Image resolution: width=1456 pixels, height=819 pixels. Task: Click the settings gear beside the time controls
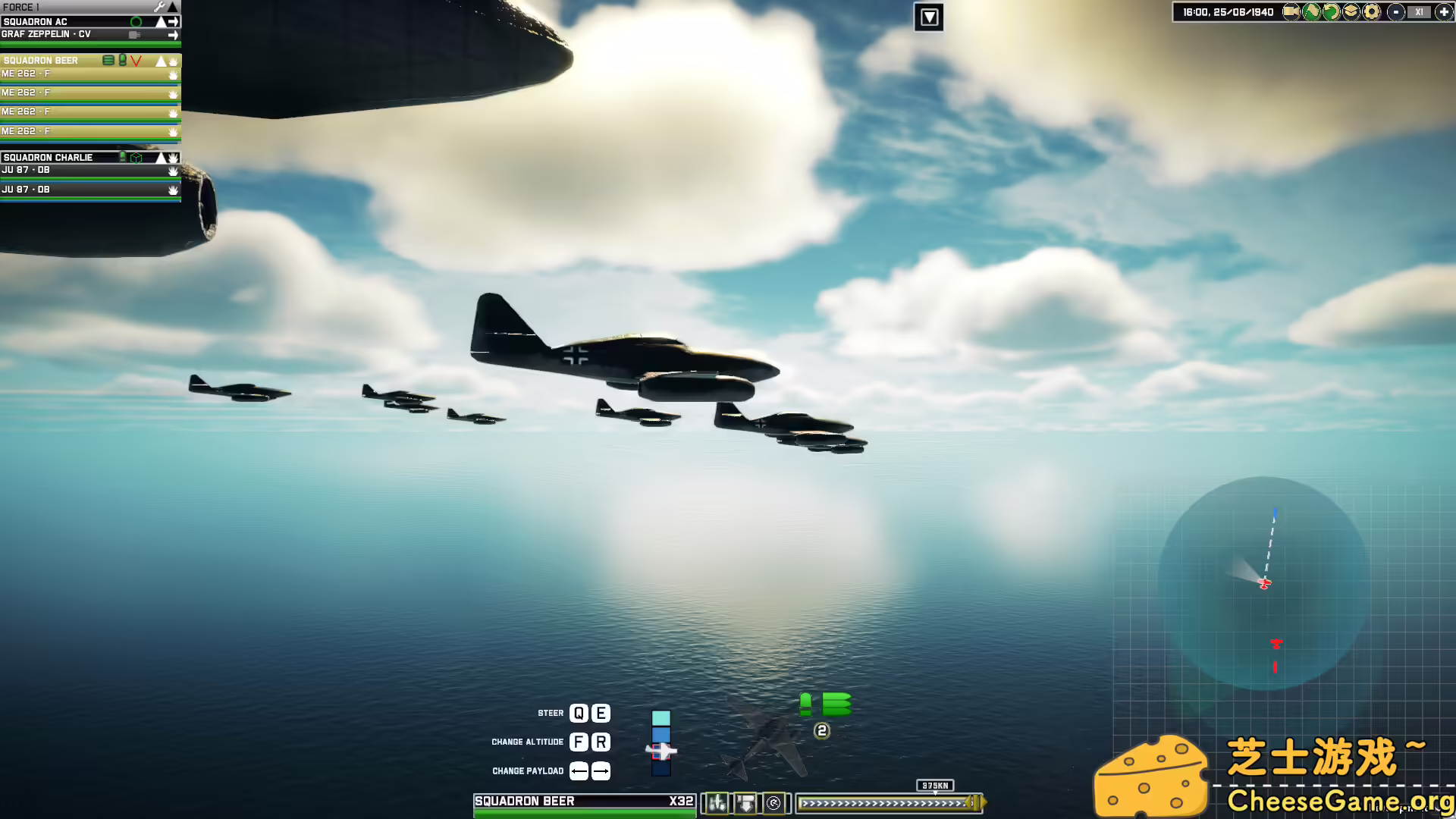tap(1373, 12)
